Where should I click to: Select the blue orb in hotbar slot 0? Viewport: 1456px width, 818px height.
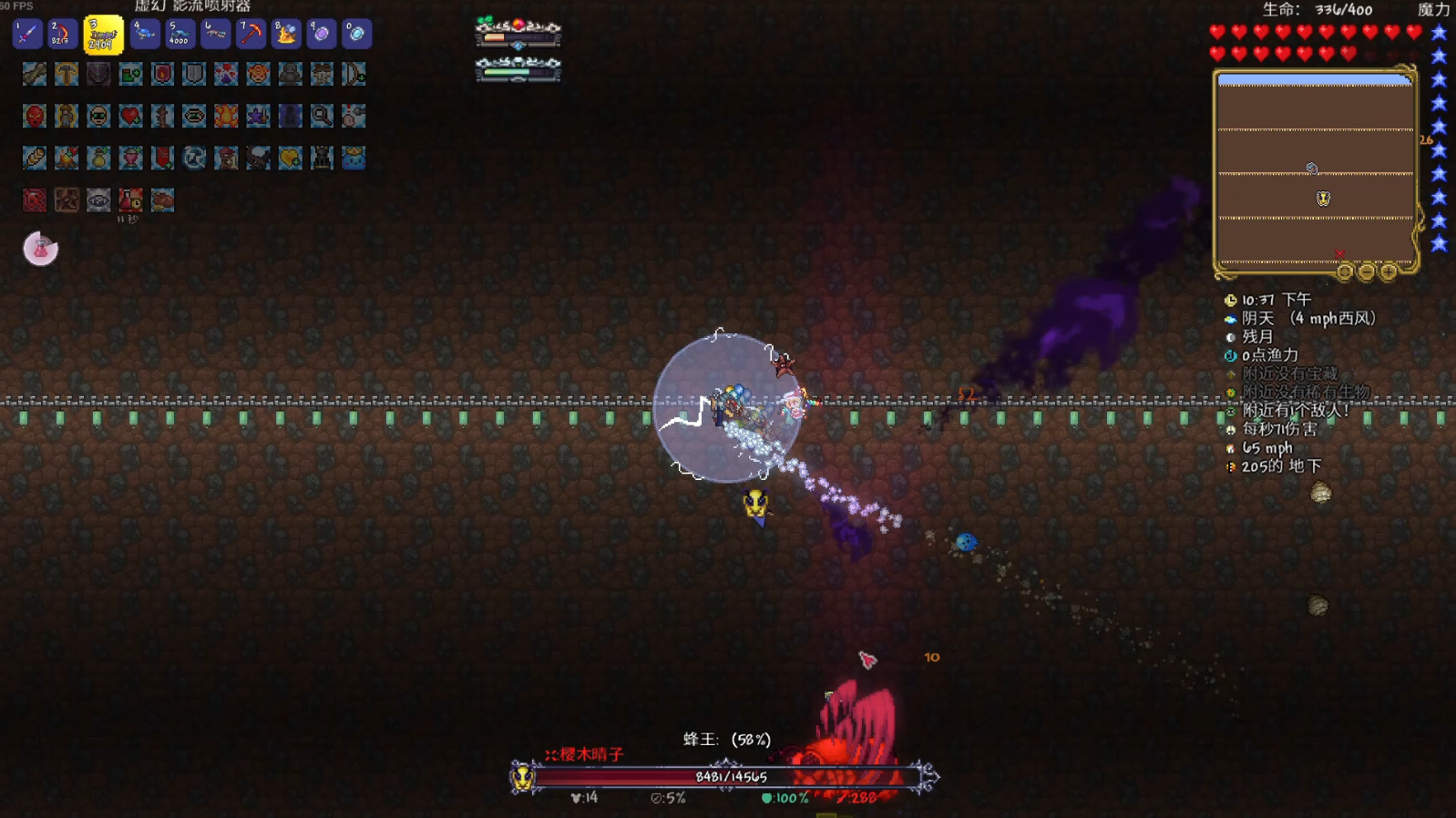356,35
